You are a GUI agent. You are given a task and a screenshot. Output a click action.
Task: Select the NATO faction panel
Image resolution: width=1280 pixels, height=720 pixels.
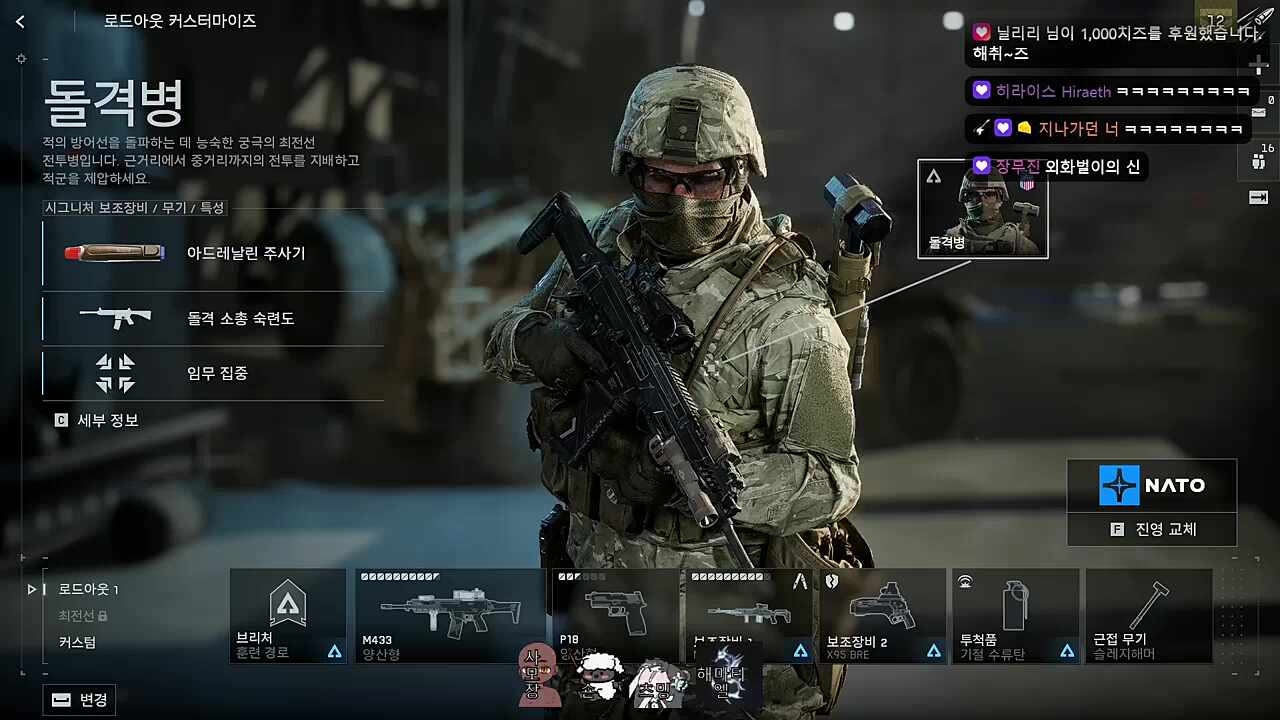coord(1152,486)
